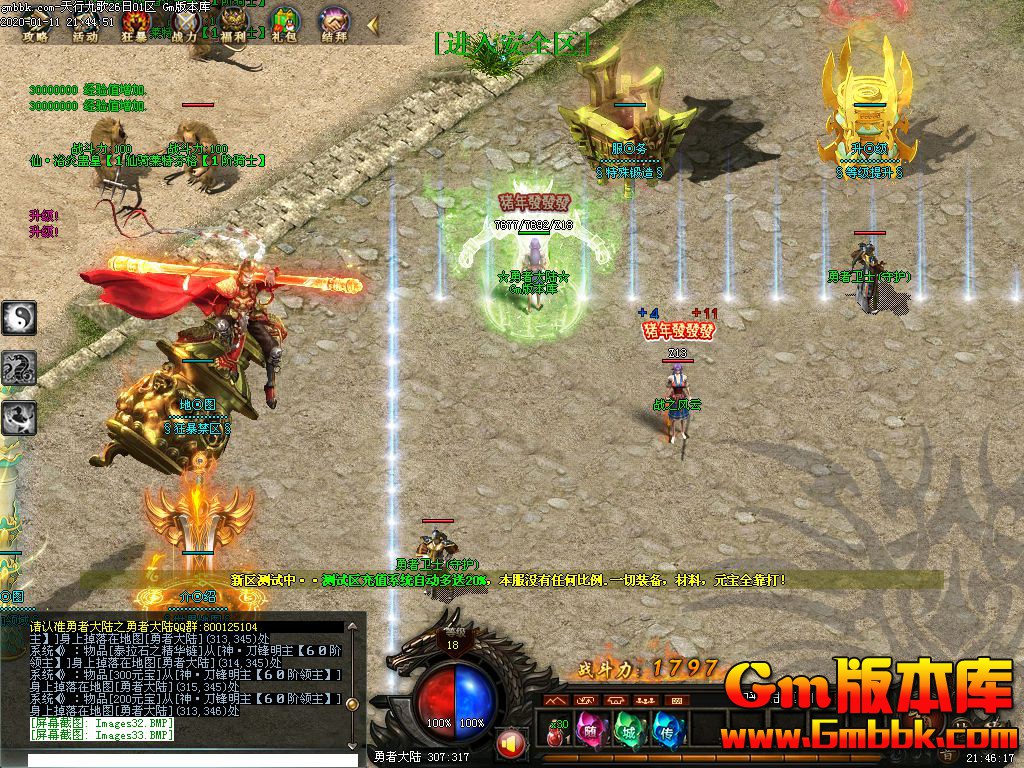Select the 狂暴 berserk icon
This screenshot has height=768, width=1024.
[x=135, y=24]
